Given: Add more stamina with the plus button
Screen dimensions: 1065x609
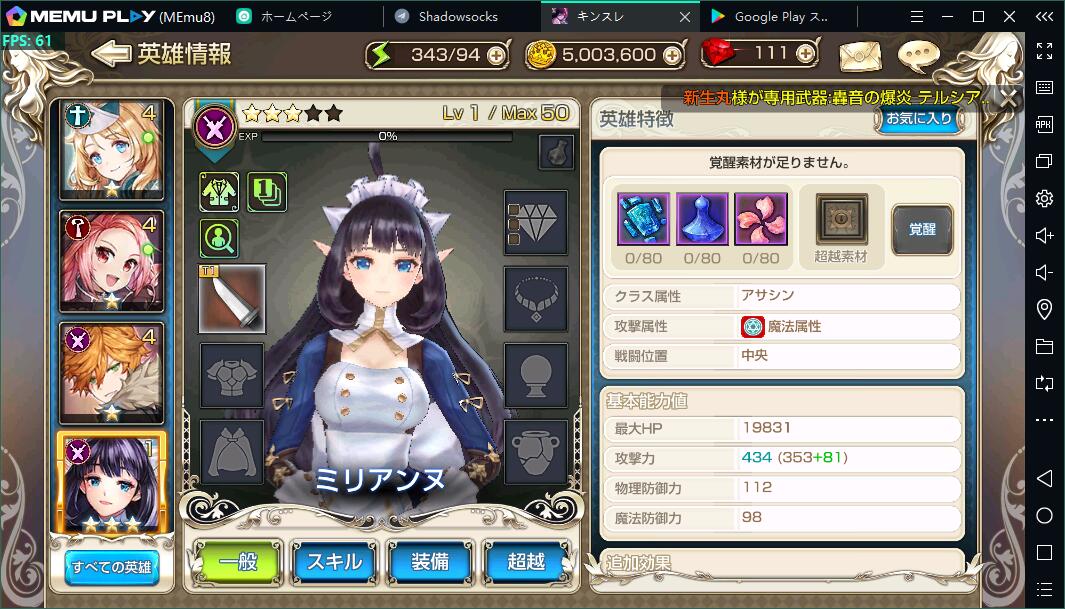Looking at the screenshot, I should (496, 56).
